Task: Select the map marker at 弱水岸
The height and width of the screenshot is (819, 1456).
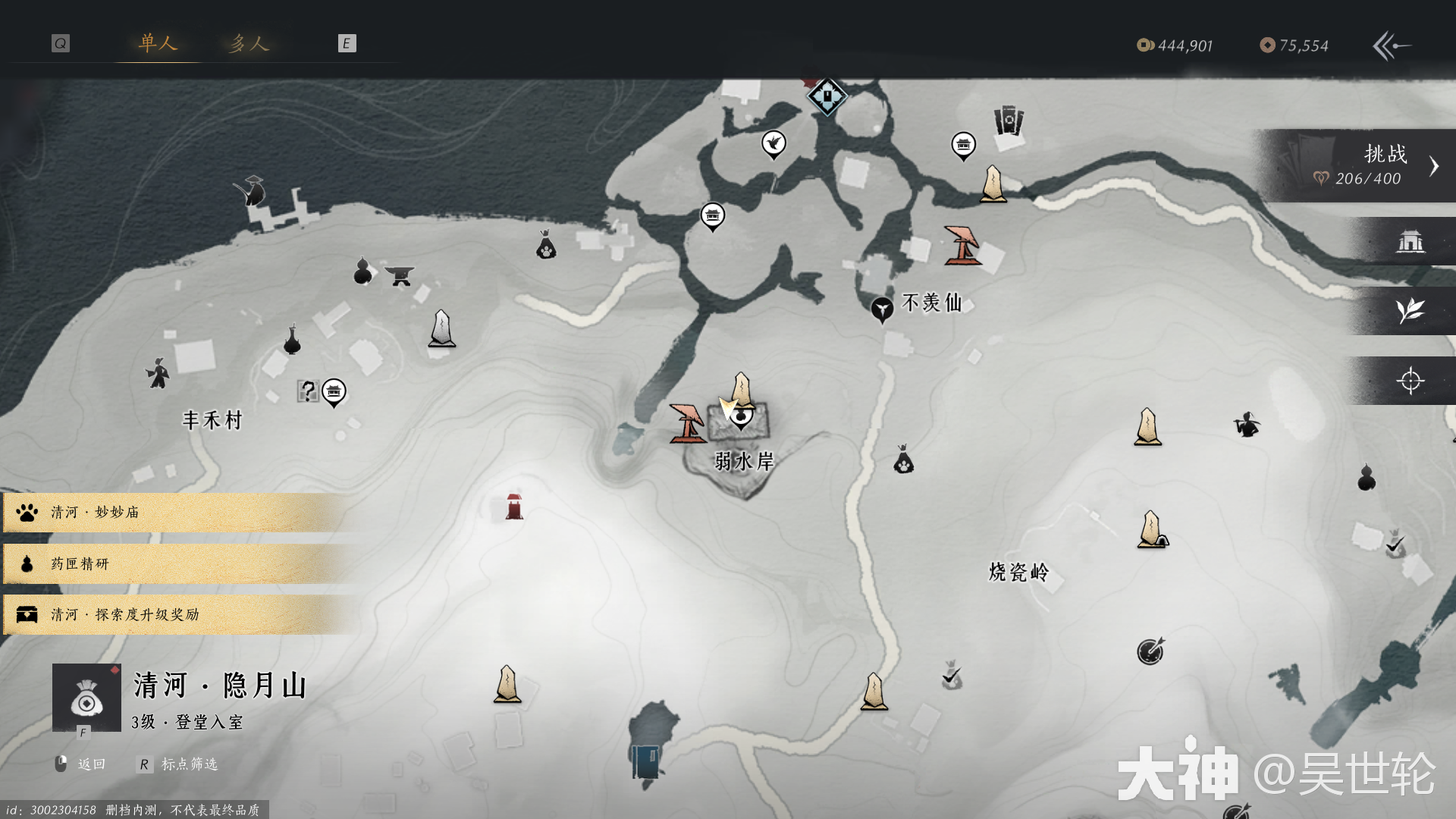Action: pos(741,416)
